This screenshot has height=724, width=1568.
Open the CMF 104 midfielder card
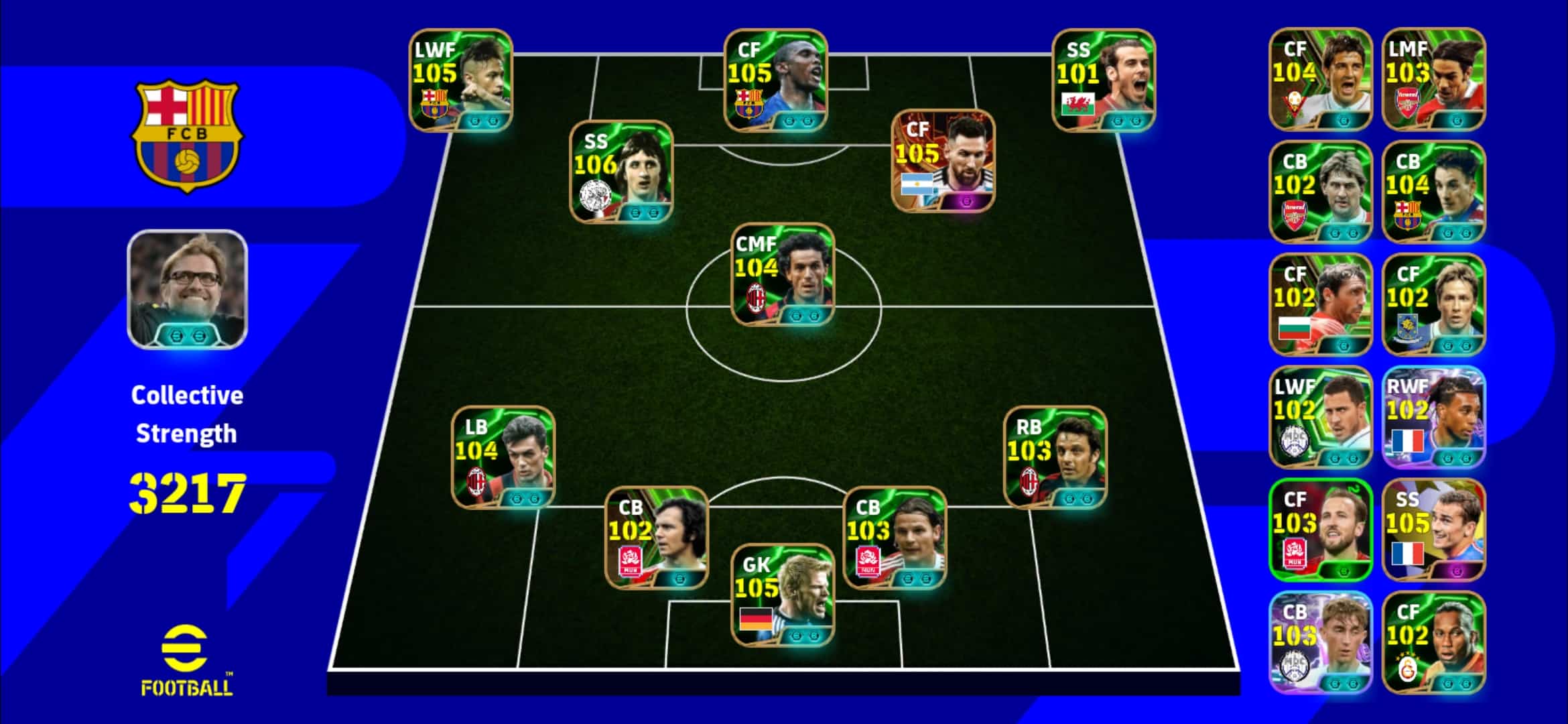pos(783,274)
